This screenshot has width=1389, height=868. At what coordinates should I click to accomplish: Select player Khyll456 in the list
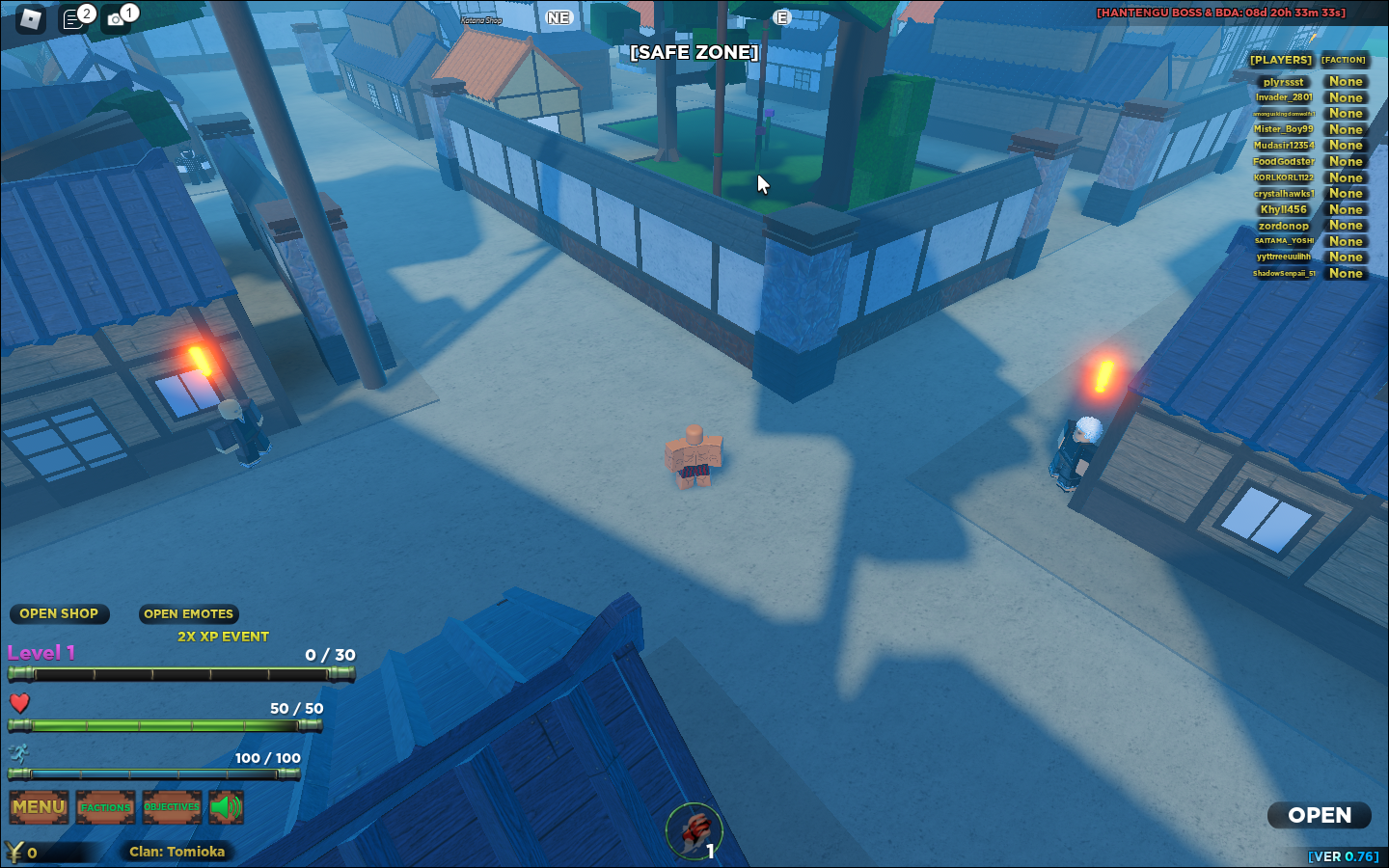pyautogui.click(x=1283, y=209)
